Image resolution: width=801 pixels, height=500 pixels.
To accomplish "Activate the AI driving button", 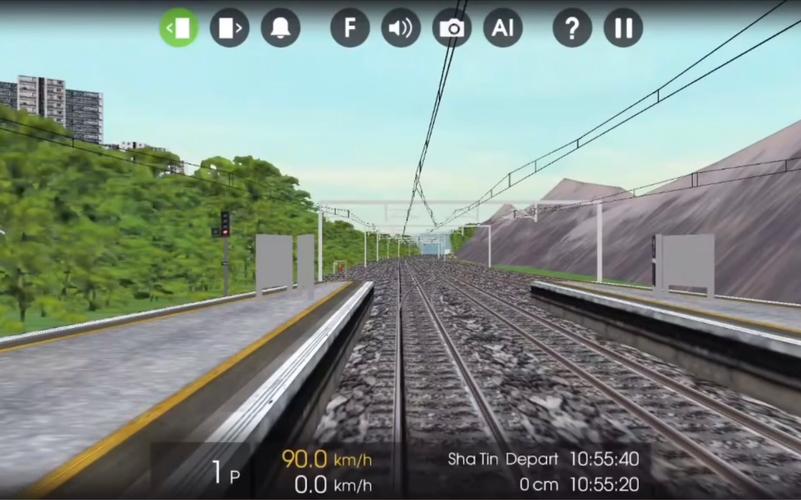I will [503, 28].
